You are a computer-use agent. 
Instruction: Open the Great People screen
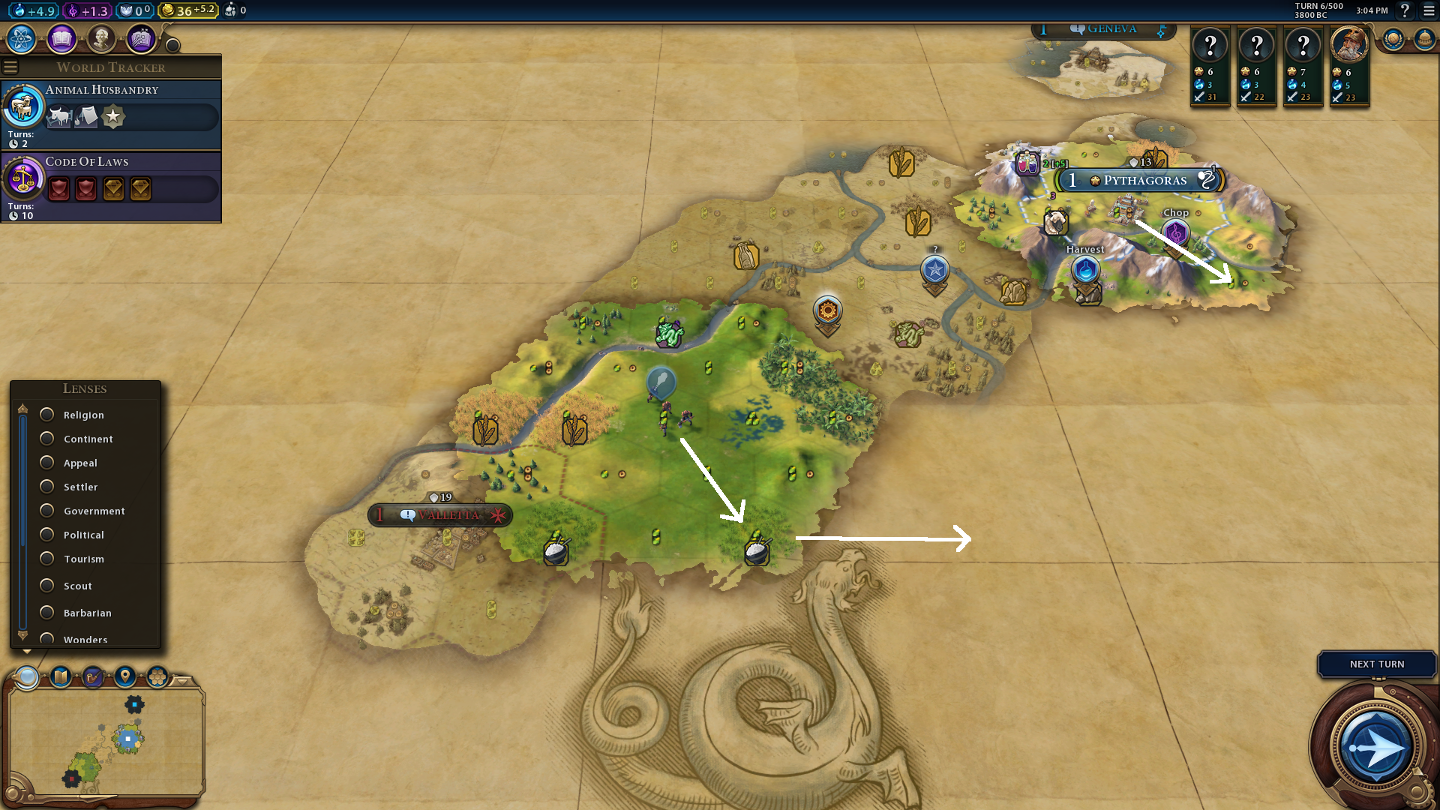pyautogui.click(x=101, y=39)
